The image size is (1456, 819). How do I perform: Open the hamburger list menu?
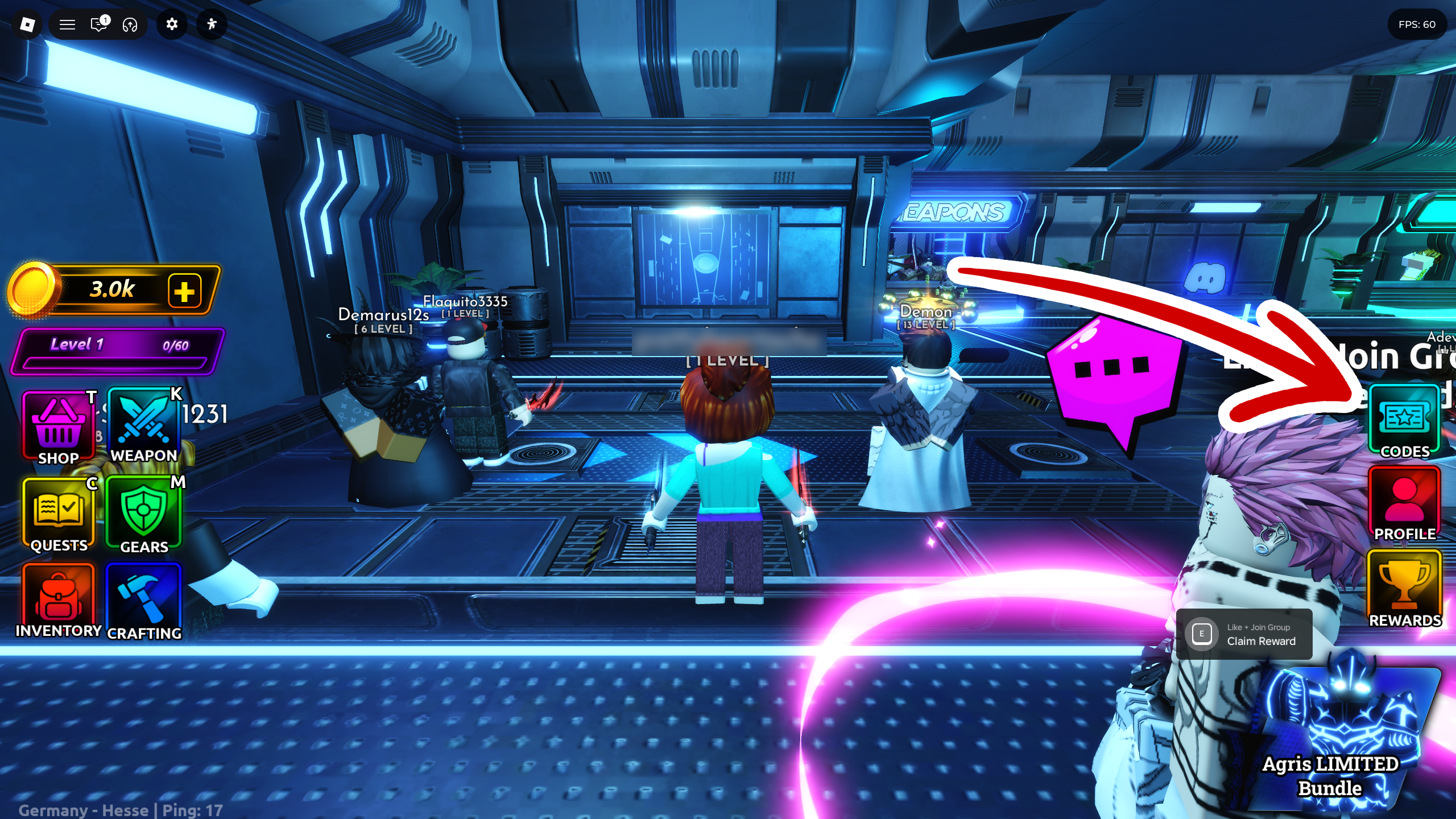click(68, 24)
